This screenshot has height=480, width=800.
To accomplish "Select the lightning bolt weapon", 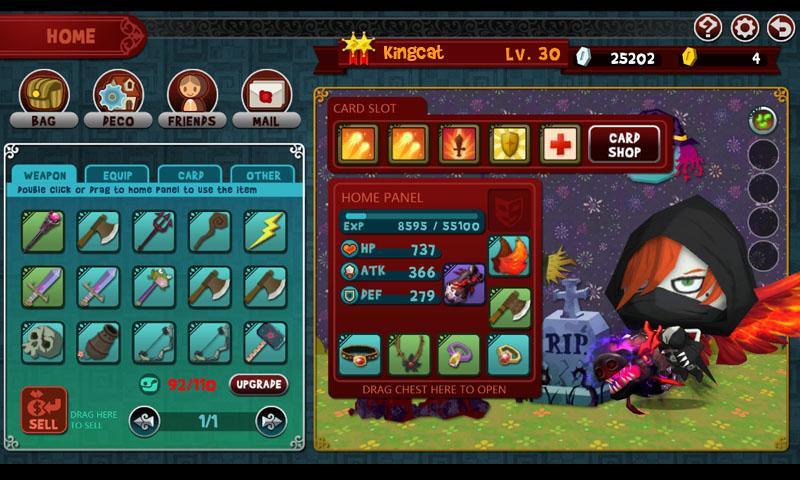I will (x=265, y=231).
